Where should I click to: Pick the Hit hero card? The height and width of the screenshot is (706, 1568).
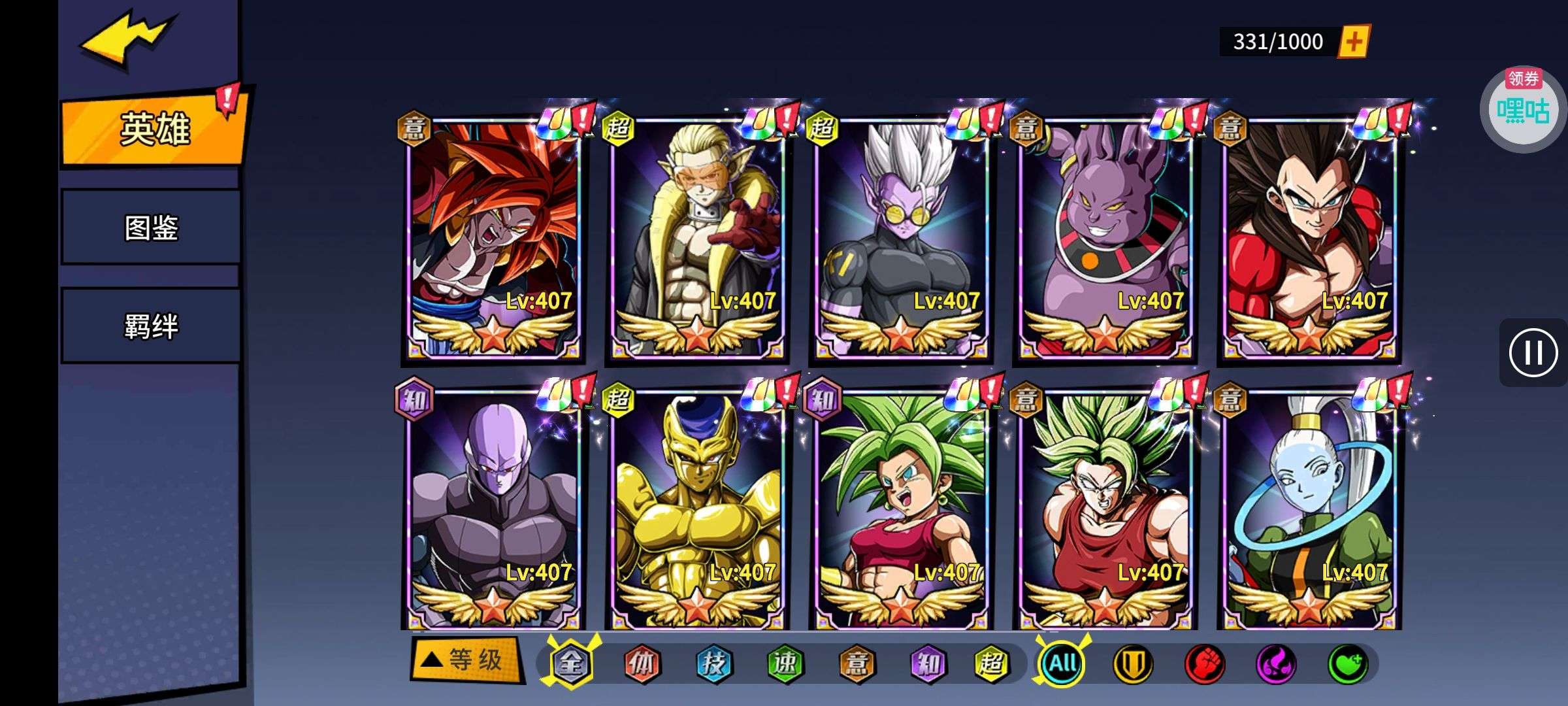click(x=494, y=510)
